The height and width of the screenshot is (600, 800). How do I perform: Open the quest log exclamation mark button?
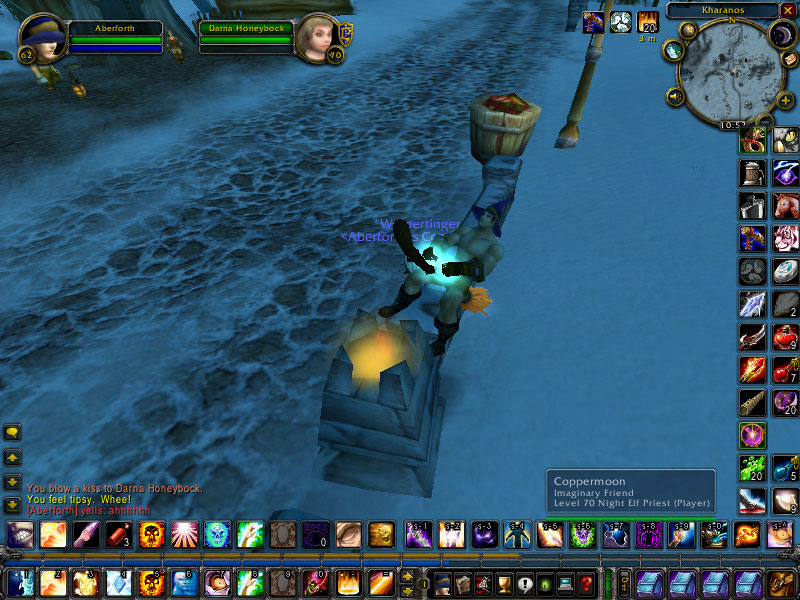pyautogui.click(x=525, y=583)
